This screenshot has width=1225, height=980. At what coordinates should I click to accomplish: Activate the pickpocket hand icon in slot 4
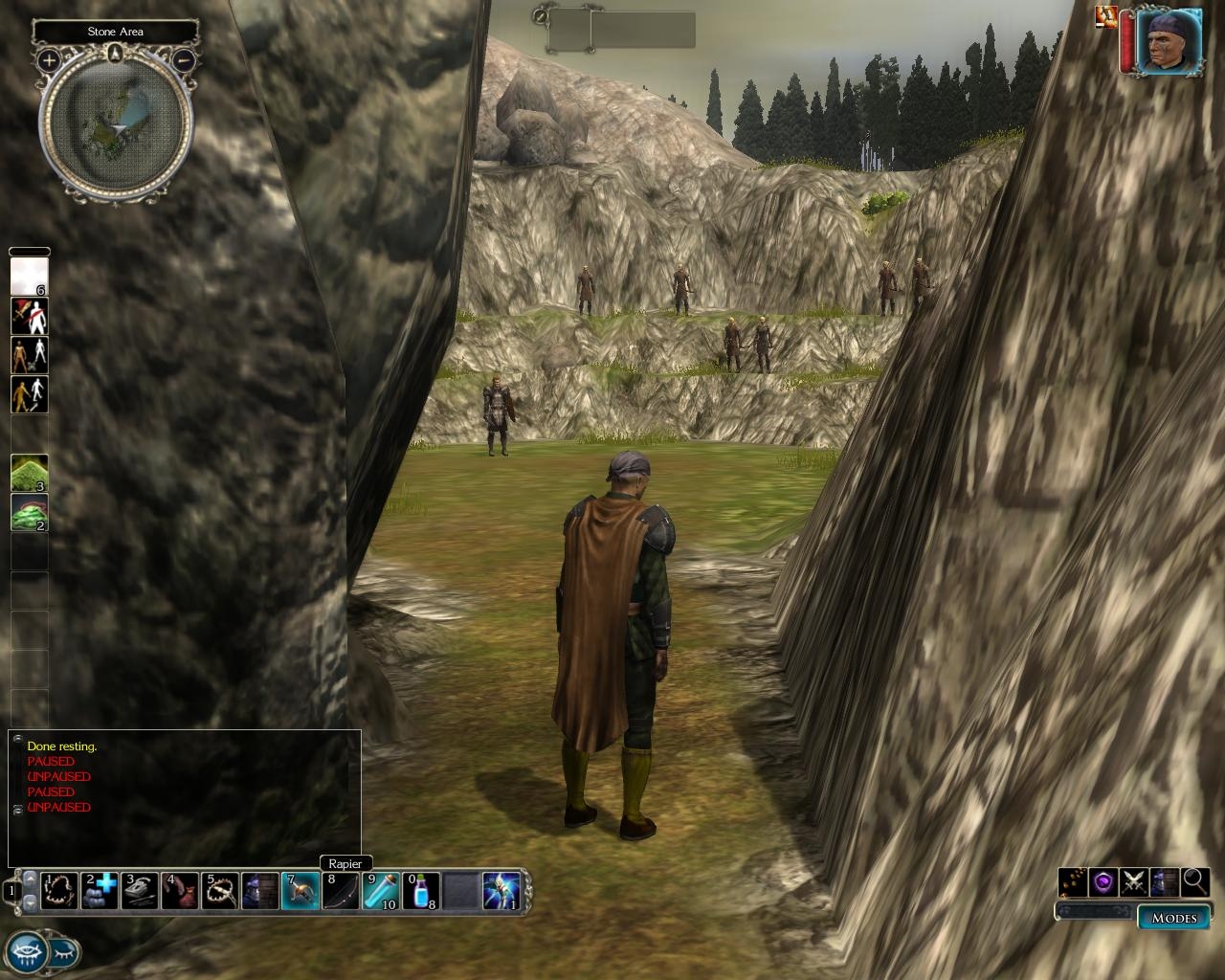(180, 891)
